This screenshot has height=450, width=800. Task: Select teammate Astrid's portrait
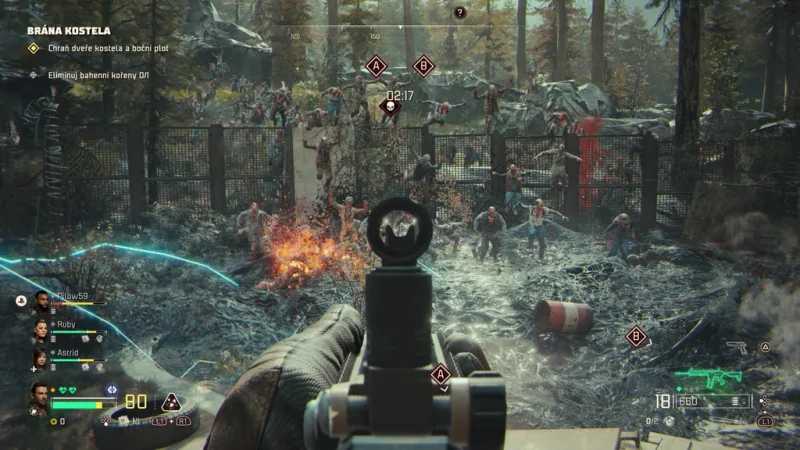(x=40, y=358)
